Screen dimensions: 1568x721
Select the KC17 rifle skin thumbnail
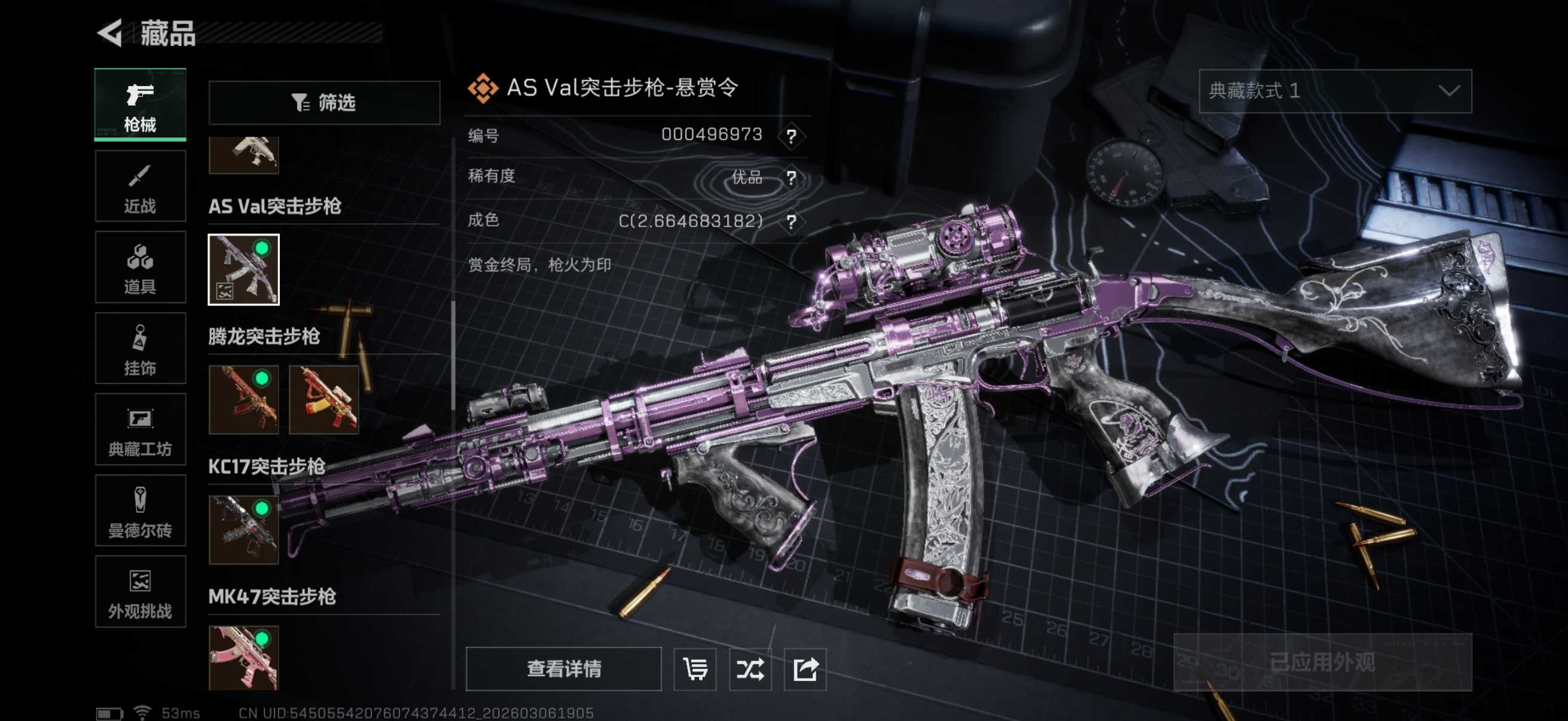pos(243,529)
